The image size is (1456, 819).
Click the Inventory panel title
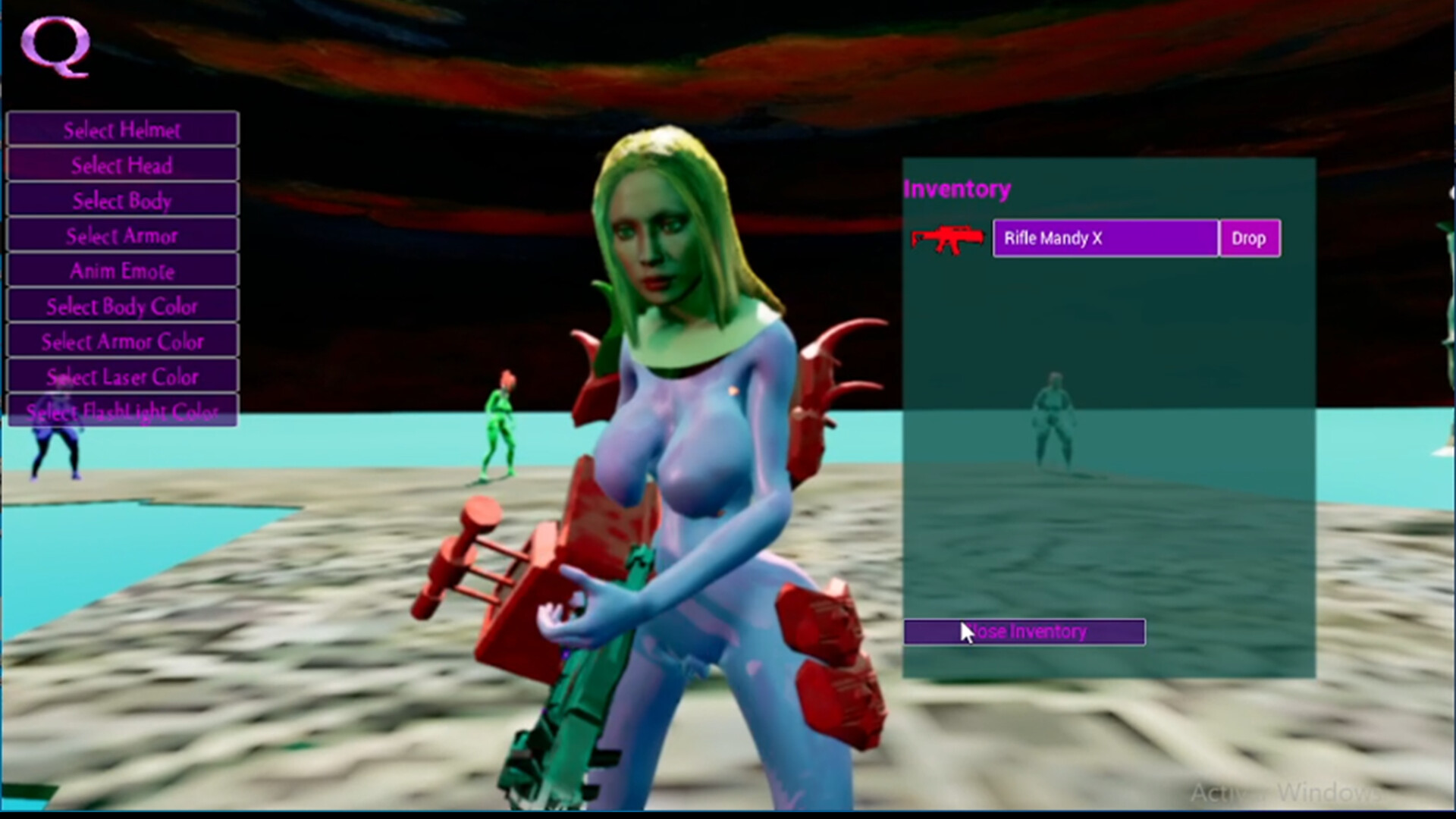click(957, 188)
